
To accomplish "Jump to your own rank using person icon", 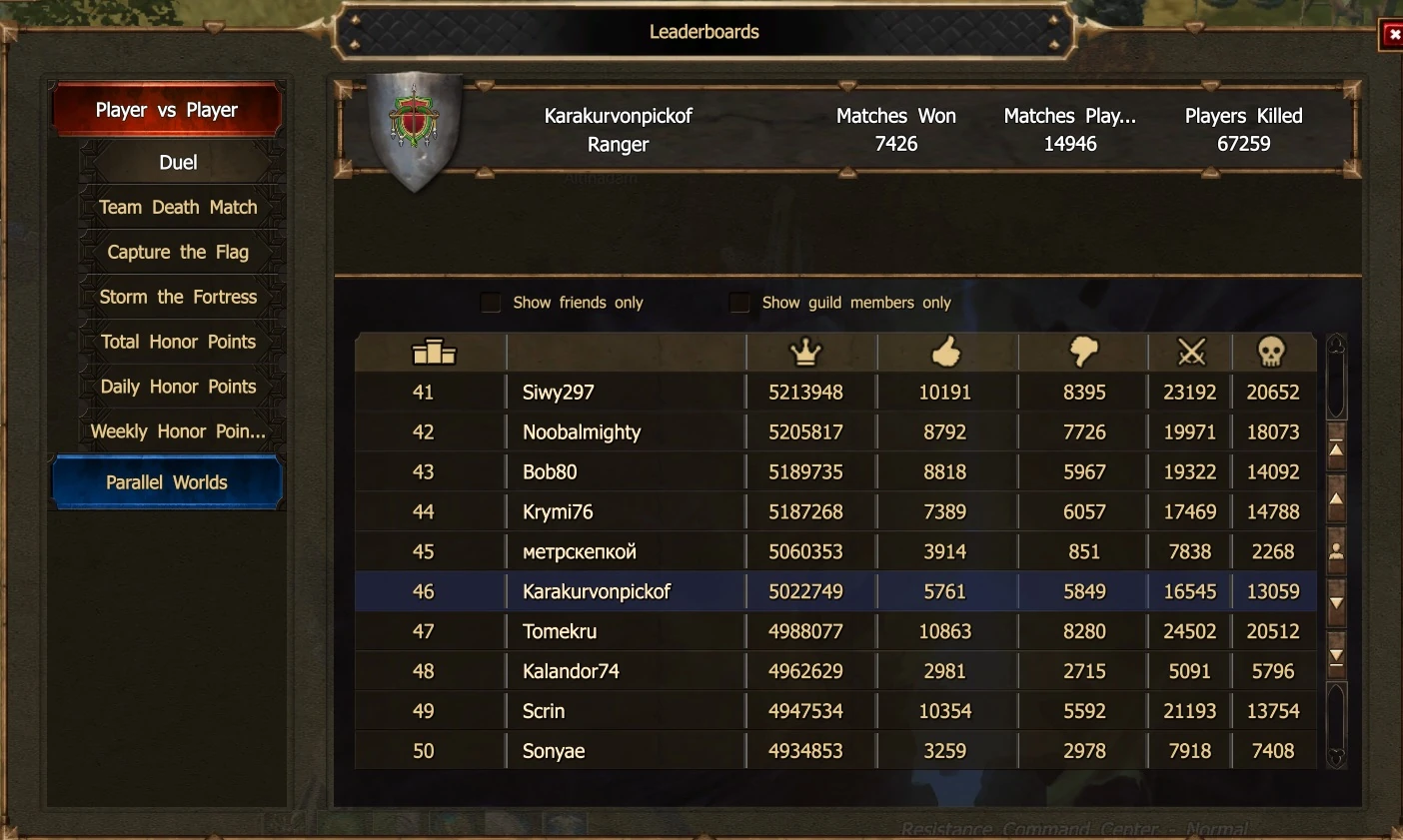I will [x=1336, y=550].
